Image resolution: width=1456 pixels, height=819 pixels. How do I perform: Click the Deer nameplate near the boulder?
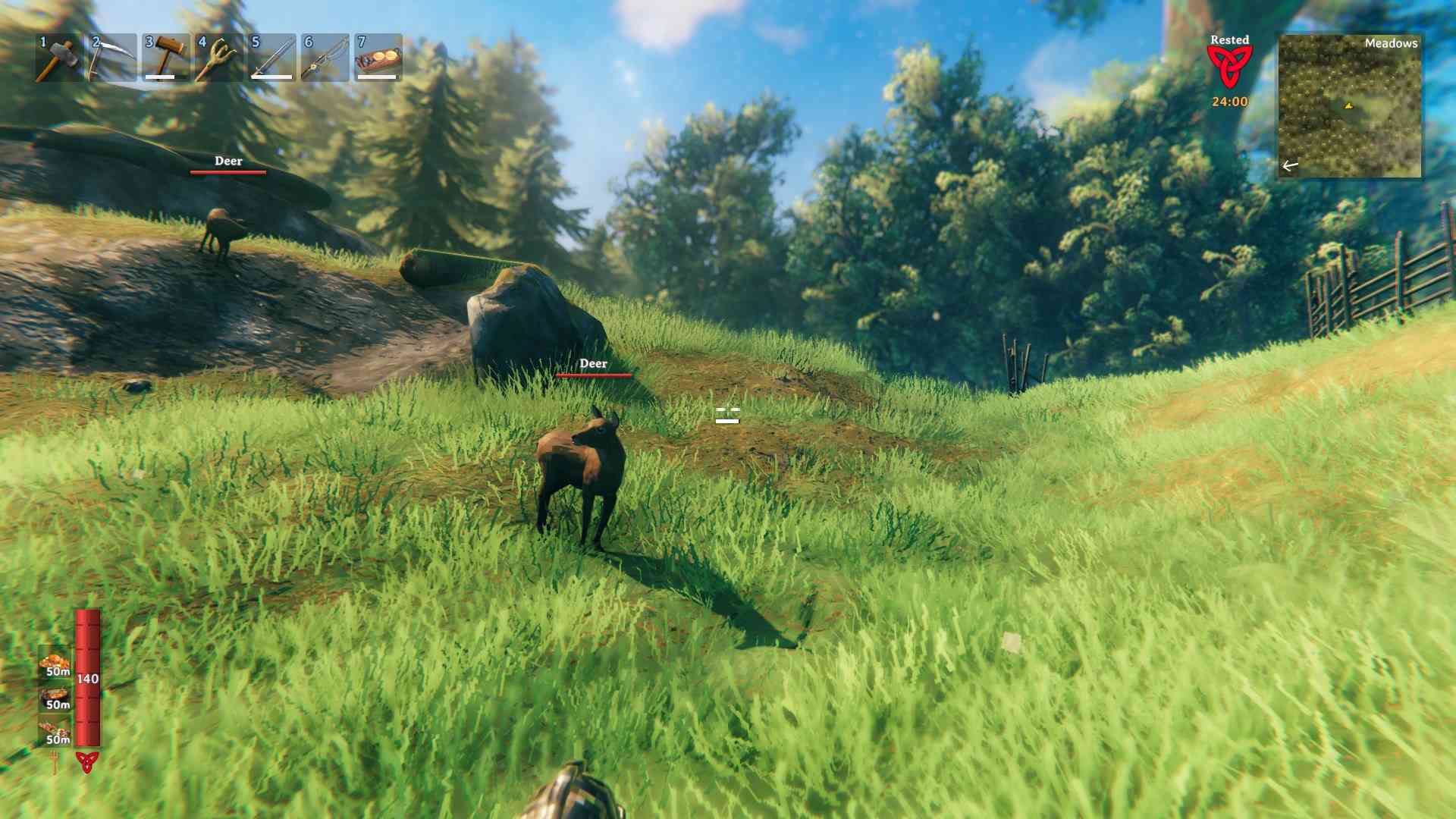point(594,365)
